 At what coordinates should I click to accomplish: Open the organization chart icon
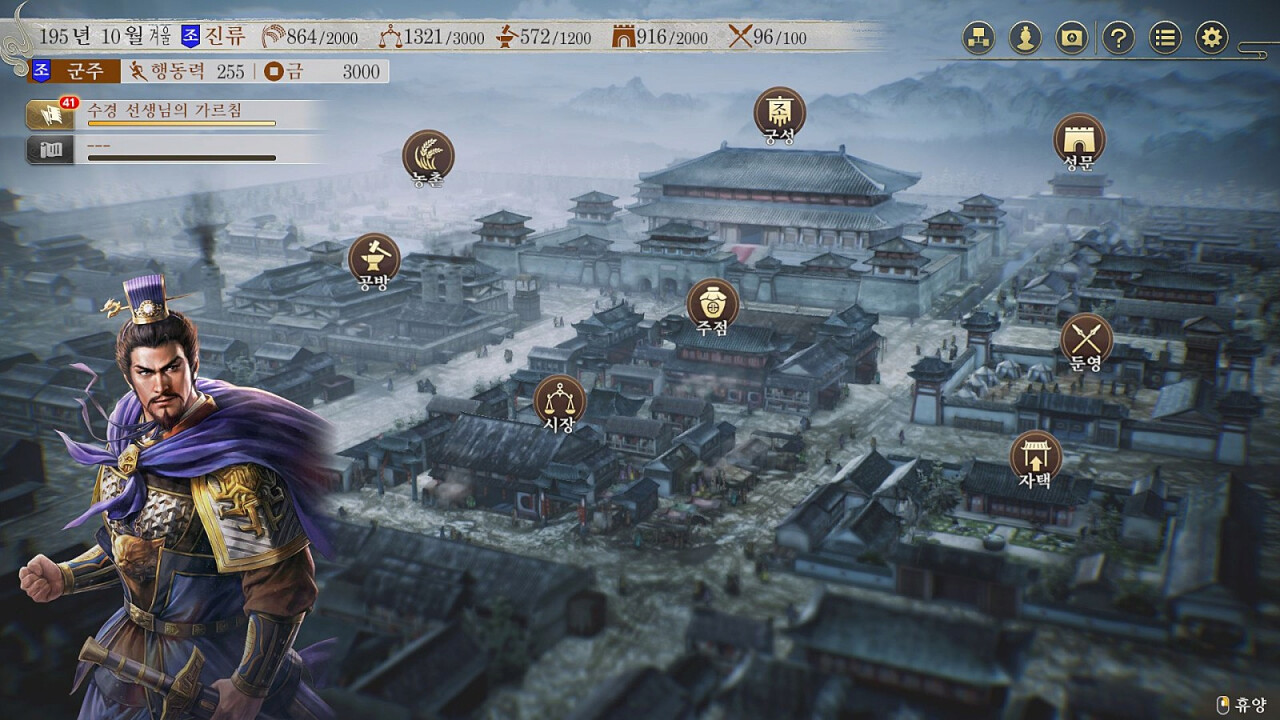point(978,38)
